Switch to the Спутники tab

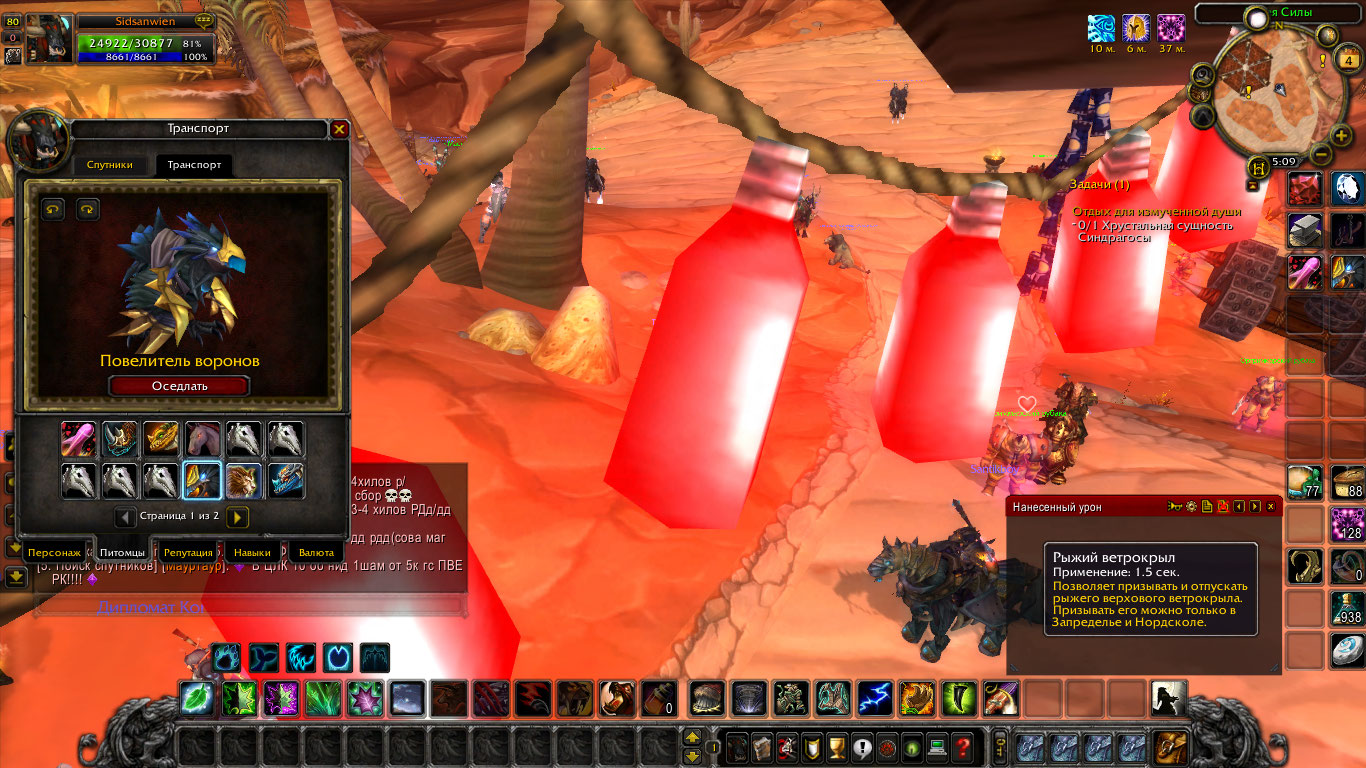(x=109, y=165)
